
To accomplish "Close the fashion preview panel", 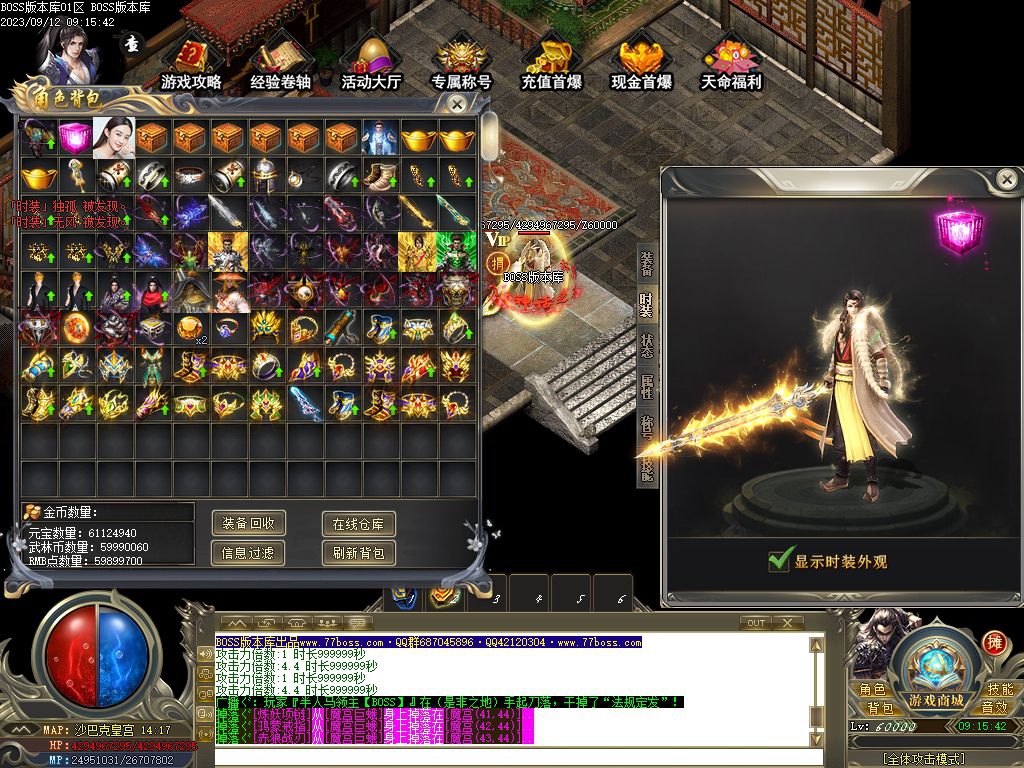I will [1006, 179].
